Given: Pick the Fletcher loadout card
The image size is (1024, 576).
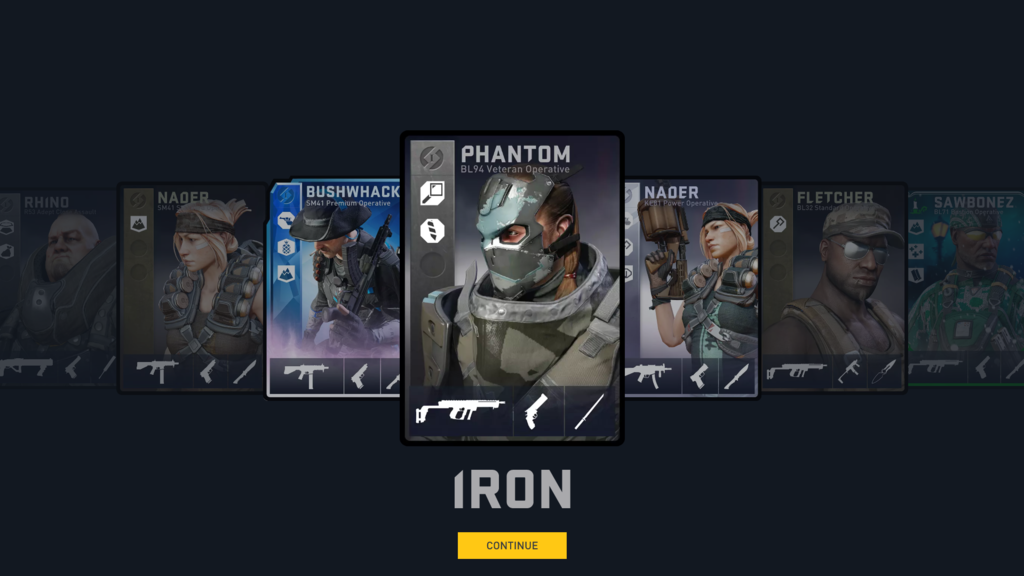Looking at the screenshot, I should [833, 285].
